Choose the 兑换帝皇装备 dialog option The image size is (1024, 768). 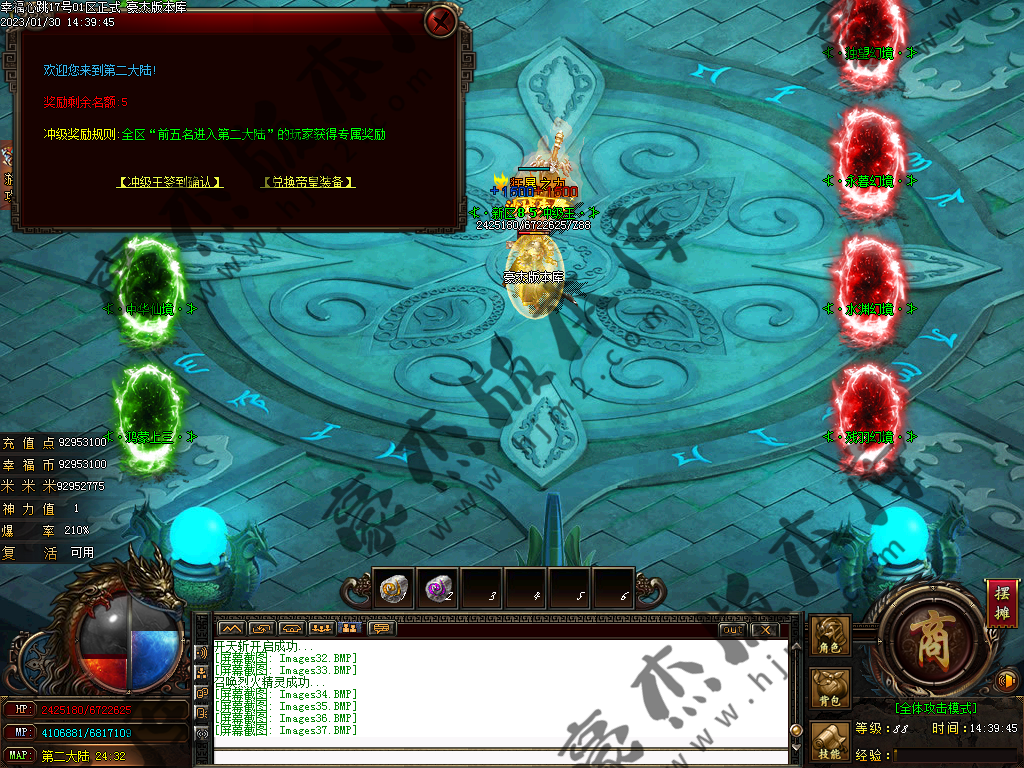coord(309,182)
